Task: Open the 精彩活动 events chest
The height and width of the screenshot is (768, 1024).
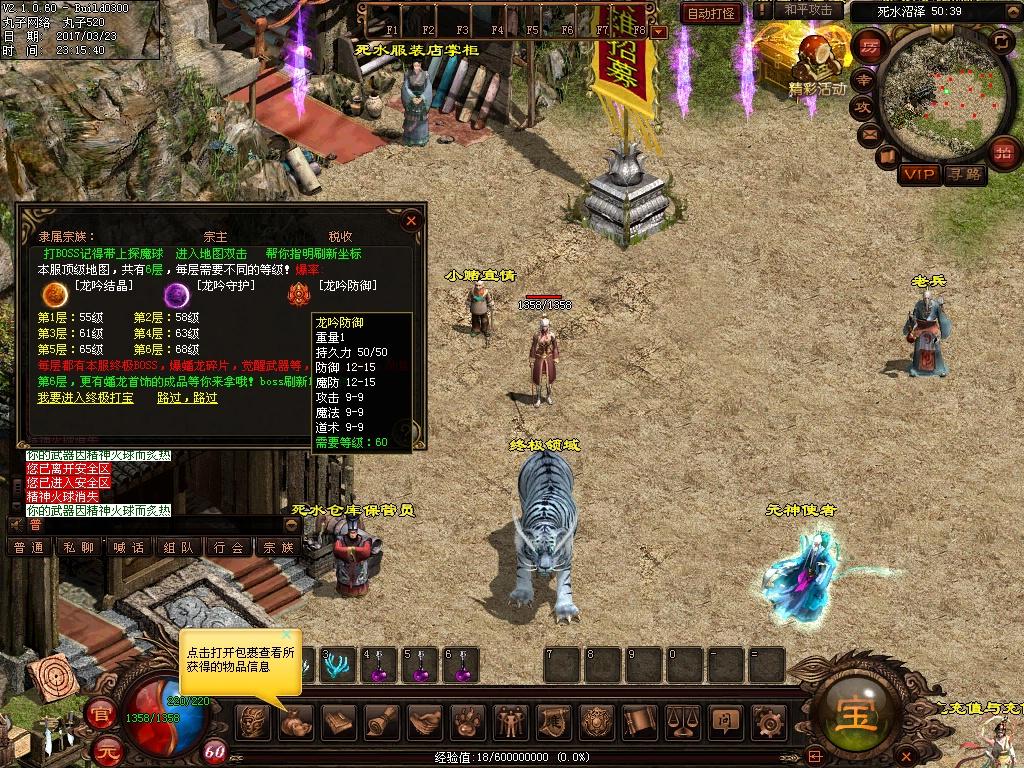Action: pyautogui.click(x=817, y=62)
